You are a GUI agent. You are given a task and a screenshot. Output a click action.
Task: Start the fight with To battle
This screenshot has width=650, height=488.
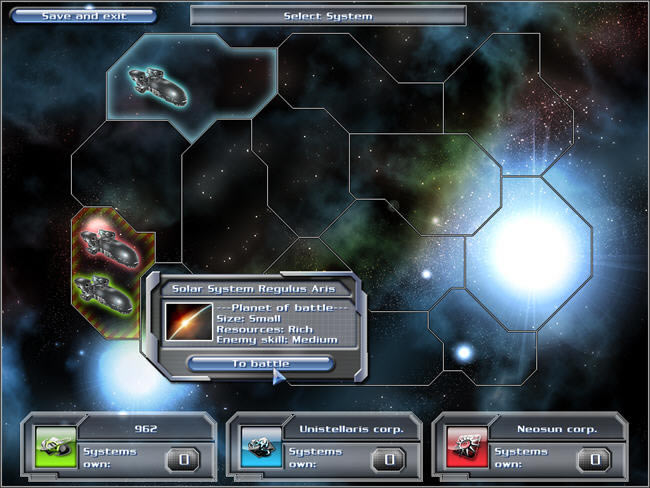(x=260, y=363)
